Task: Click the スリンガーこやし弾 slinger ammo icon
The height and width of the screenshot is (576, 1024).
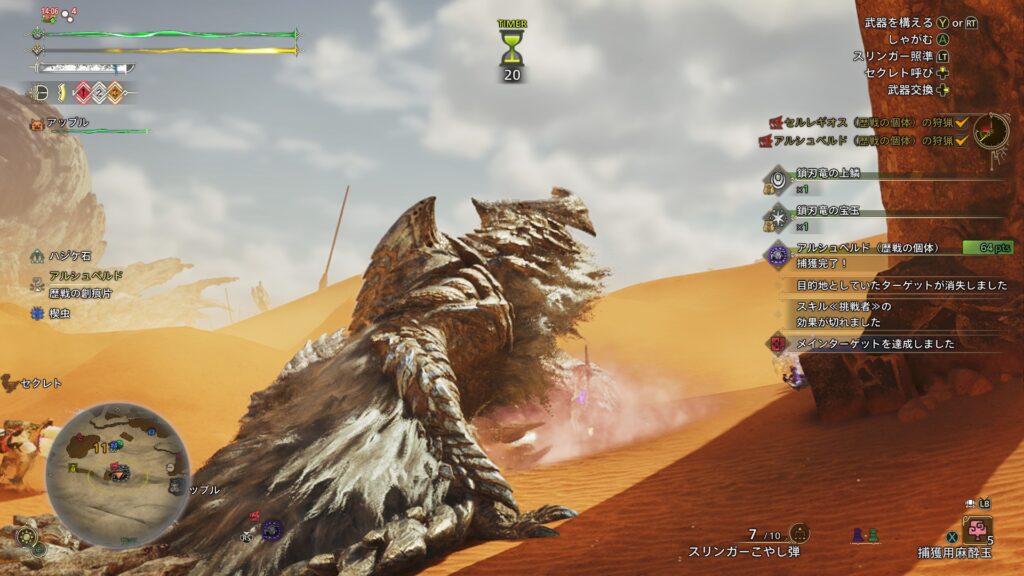Action: [x=798, y=533]
